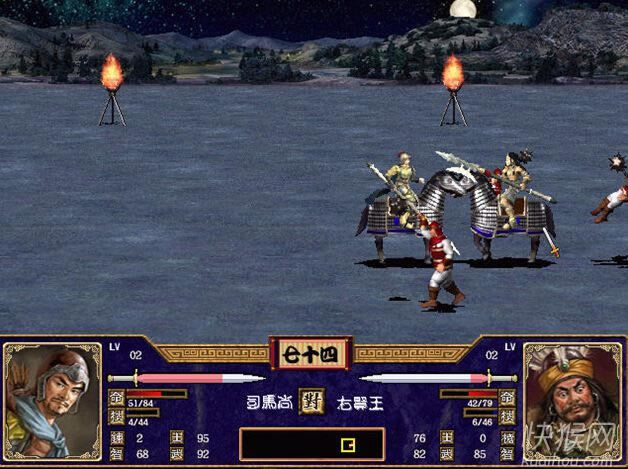Click the black command box in the bottom panel

point(312,444)
